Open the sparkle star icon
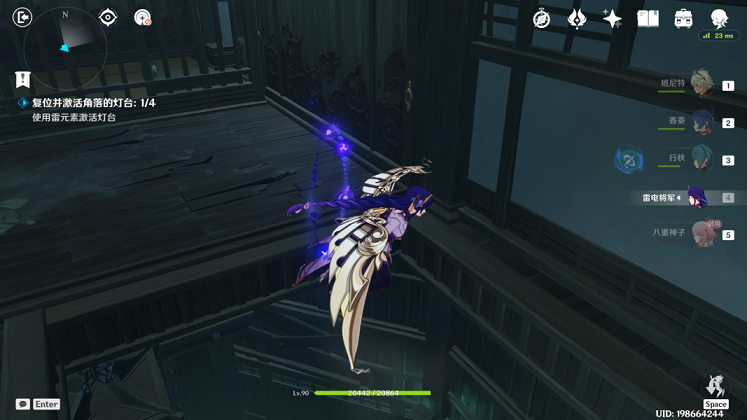Viewport: 747px width, 420px height. point(612,19)
